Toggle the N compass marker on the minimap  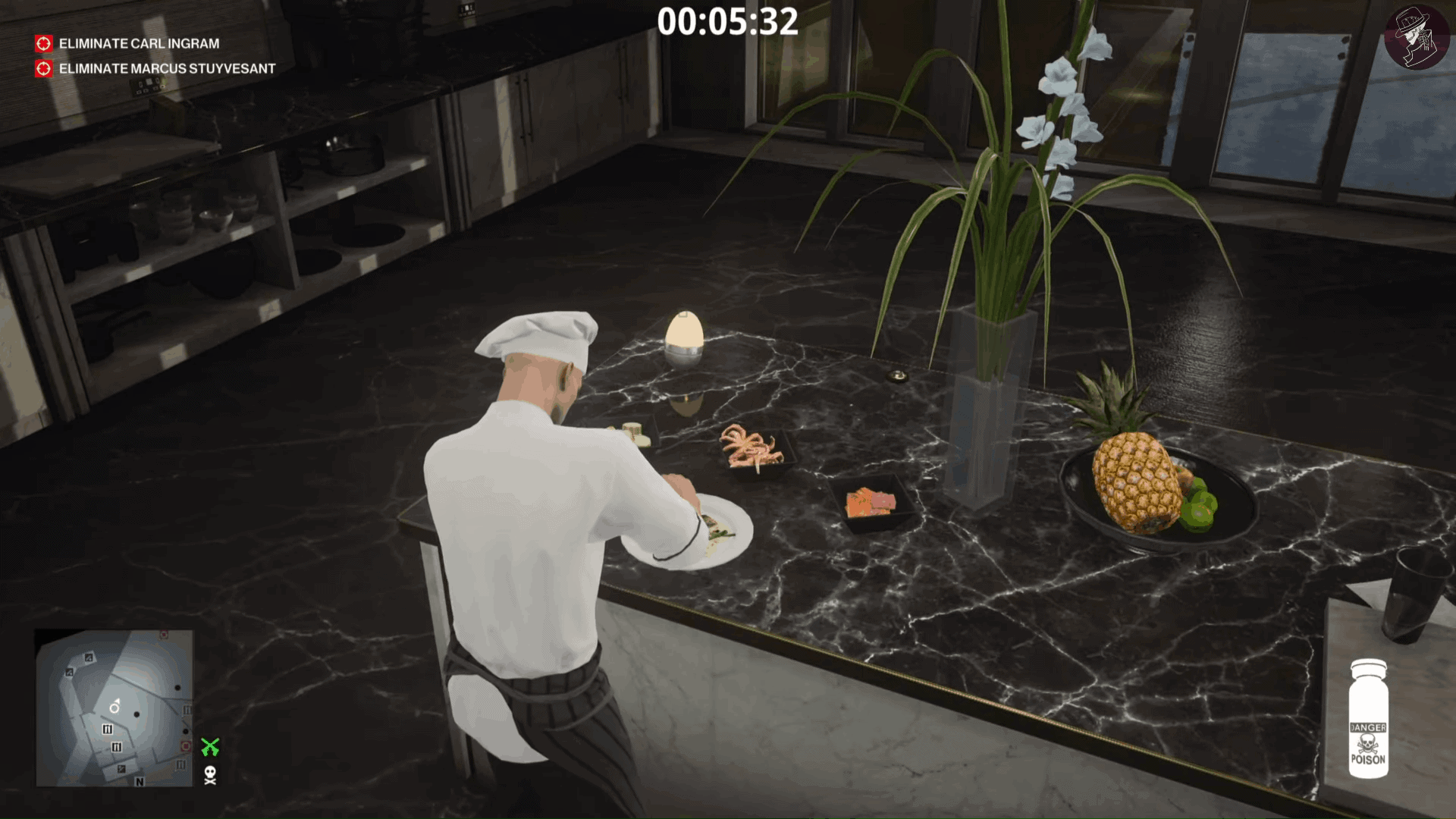point(139,781)
